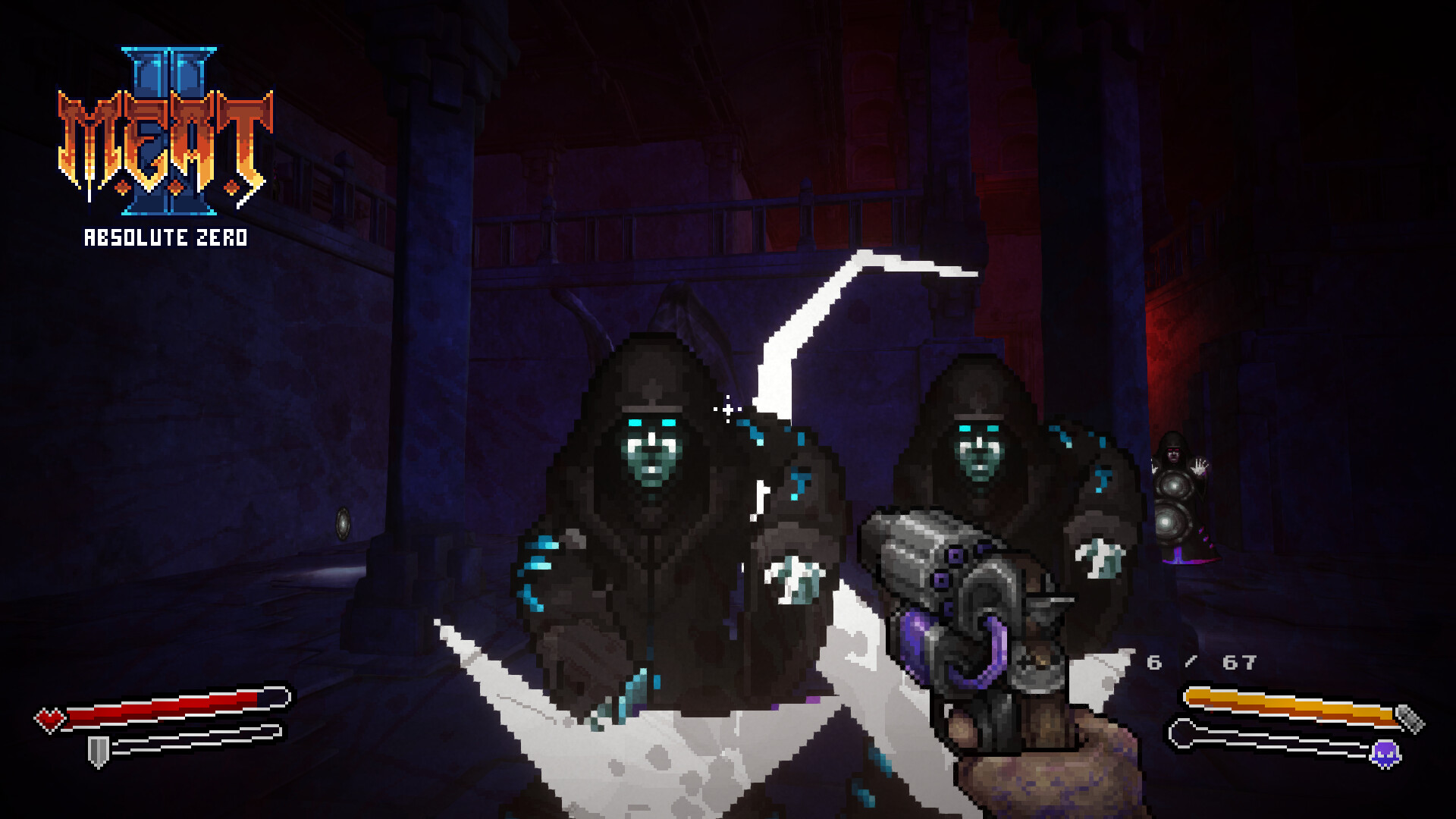The height and width of the screenshot is (819, 1456).
Task: Select the bullet cartridge ammo icon
Action: point(1410,717)
